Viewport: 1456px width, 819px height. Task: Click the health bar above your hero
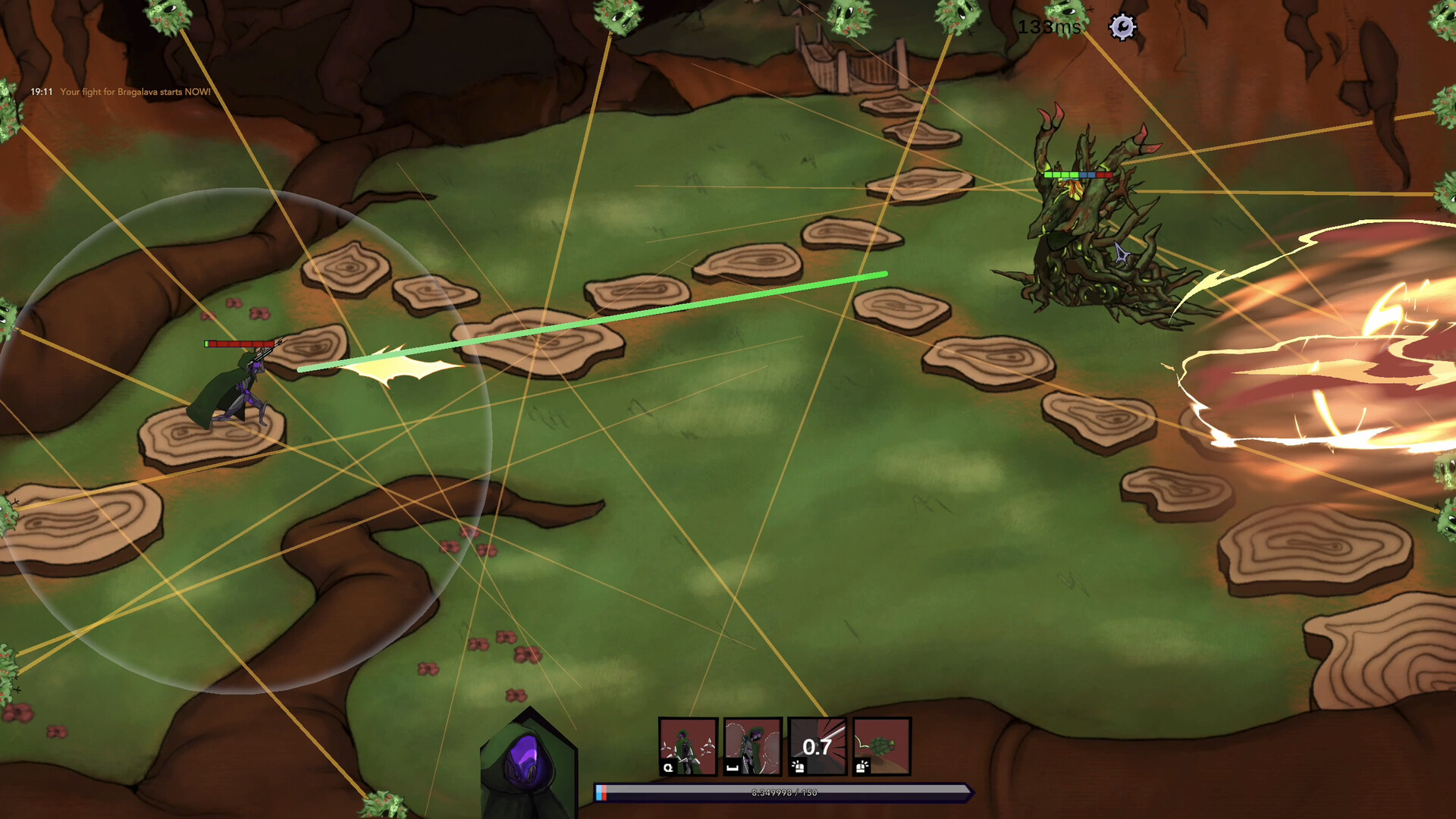pyautogui.click(x=237, y=343)
